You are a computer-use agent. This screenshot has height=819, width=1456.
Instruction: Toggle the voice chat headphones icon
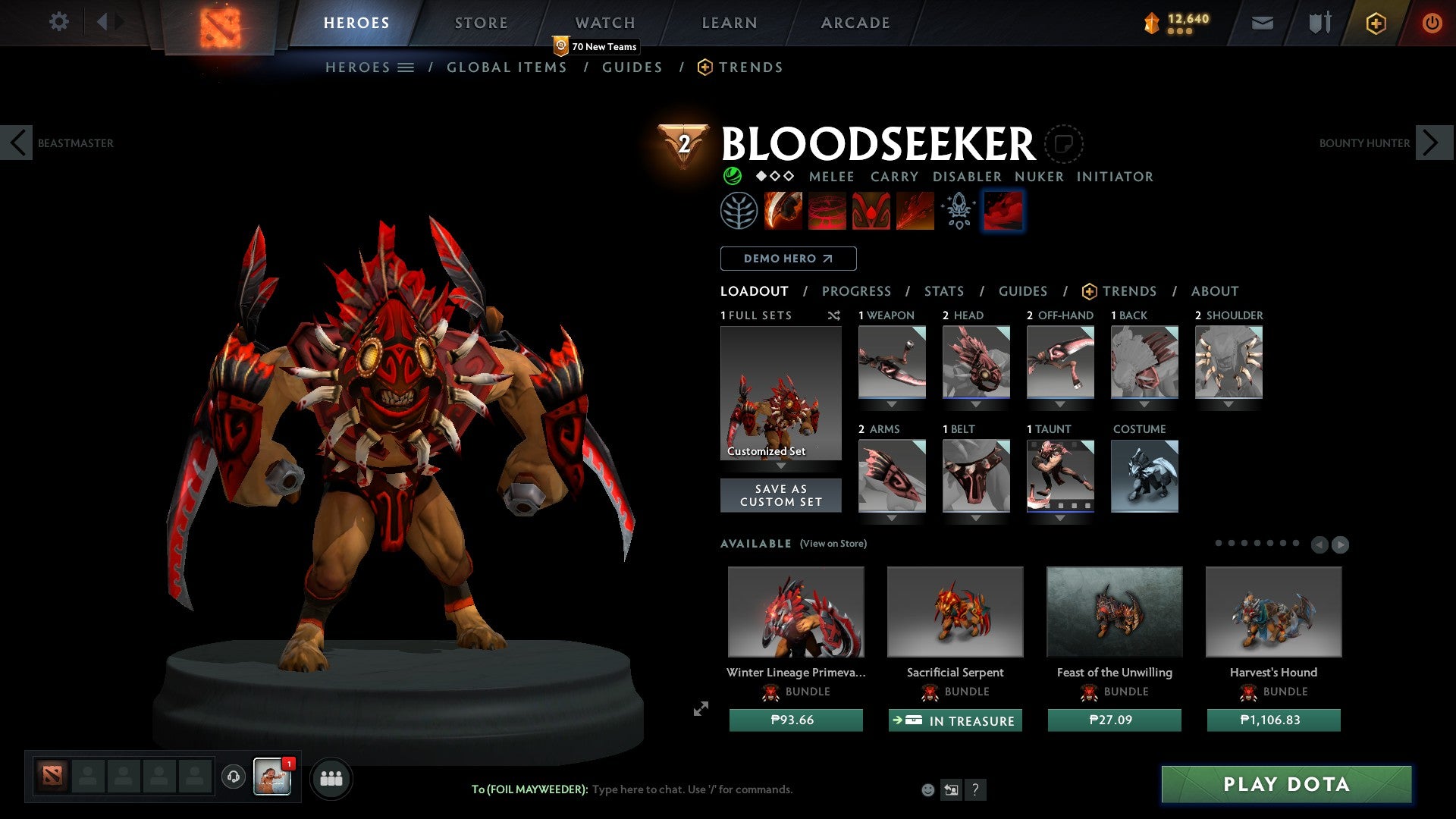pos(232,776)
